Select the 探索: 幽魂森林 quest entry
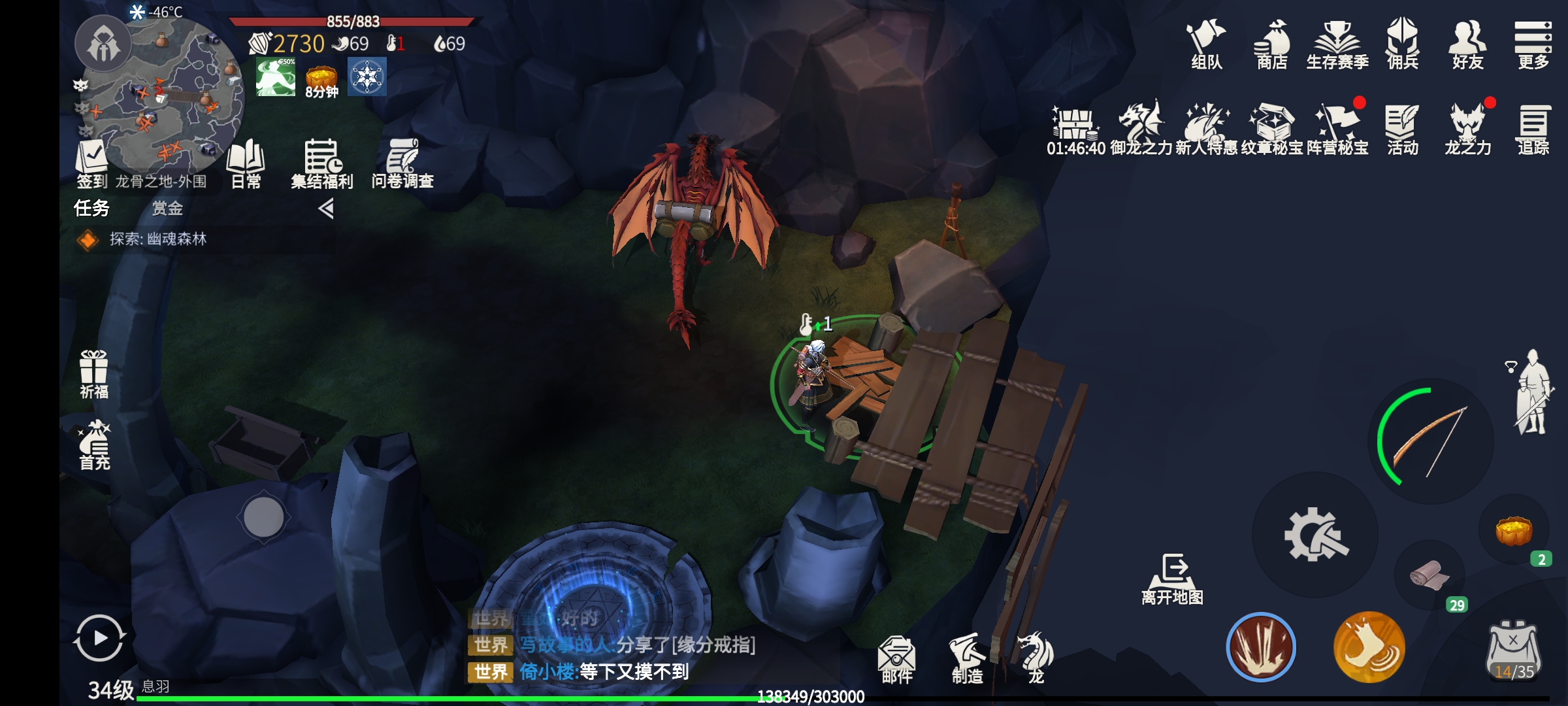1568x706 pixels. [x=157, y=239]
